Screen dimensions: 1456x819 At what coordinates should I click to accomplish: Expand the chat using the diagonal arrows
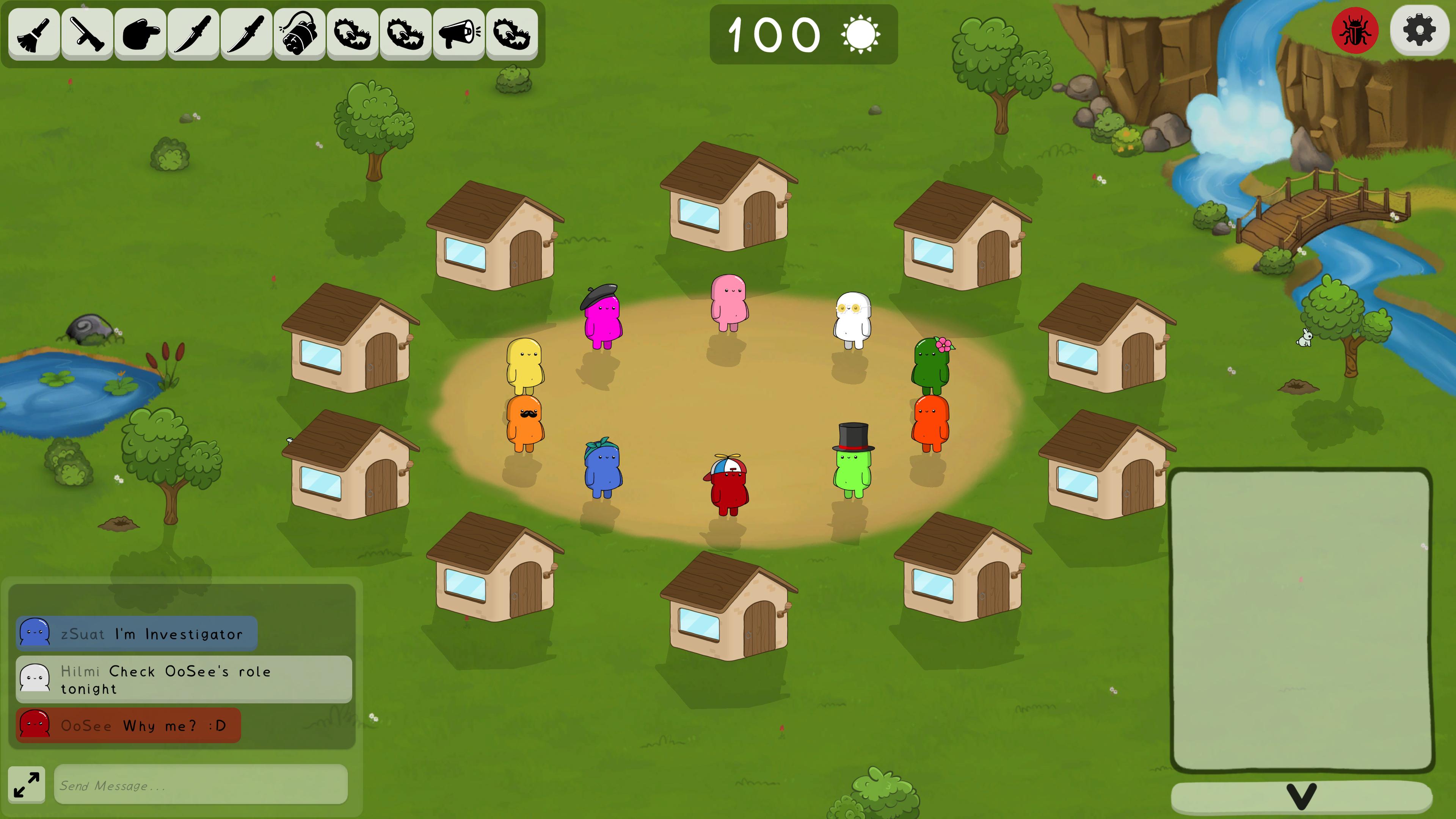(27, 784)
